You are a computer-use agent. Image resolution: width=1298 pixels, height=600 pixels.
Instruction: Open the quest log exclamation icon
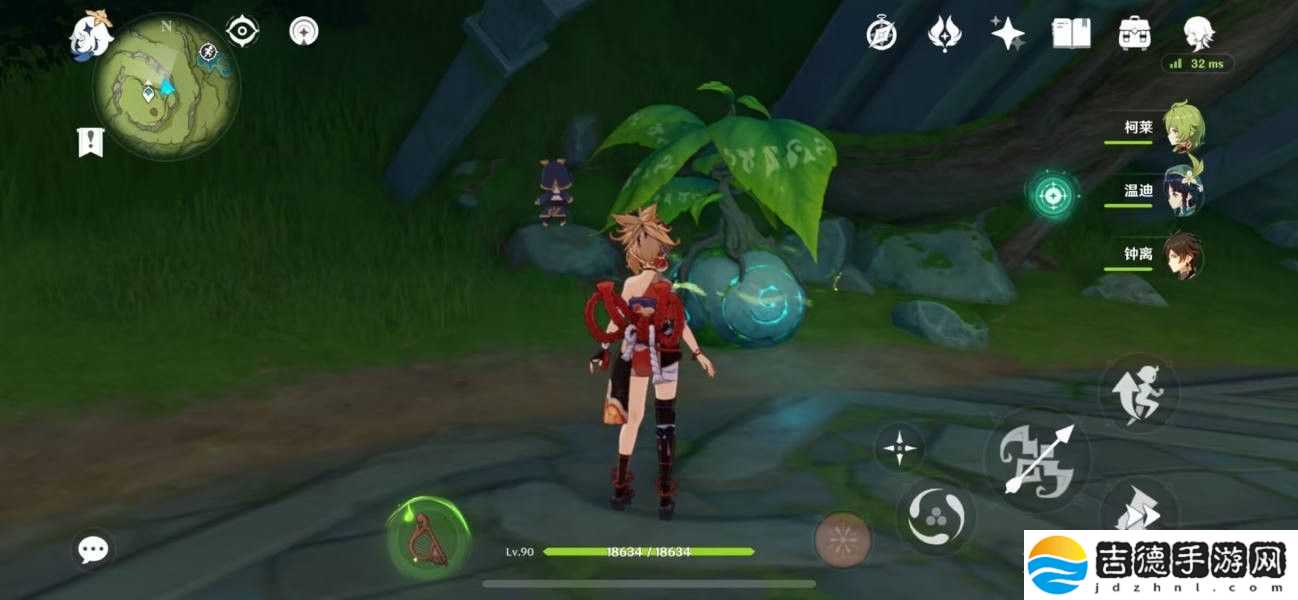coord(91,142)
